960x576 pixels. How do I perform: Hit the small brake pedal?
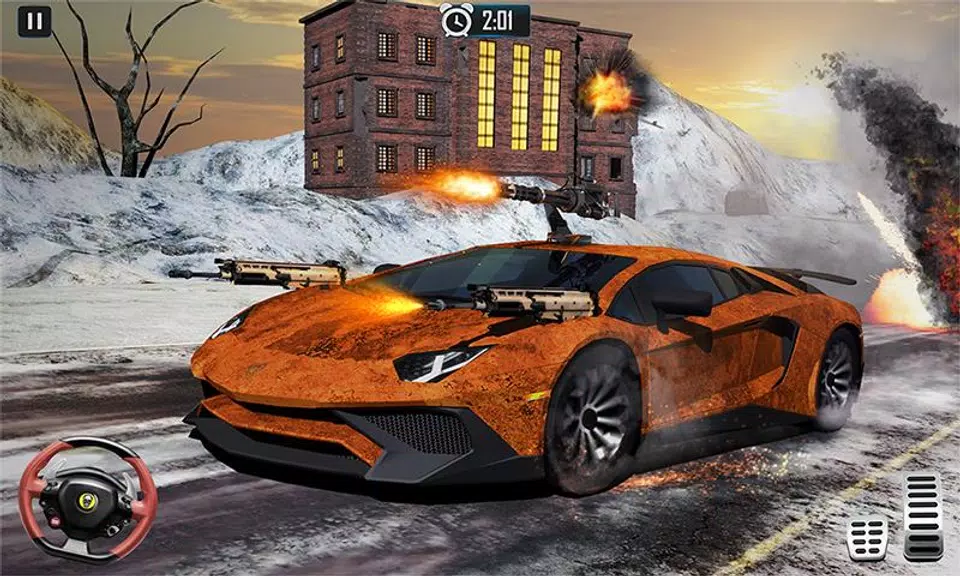click(x=867, y=537)
